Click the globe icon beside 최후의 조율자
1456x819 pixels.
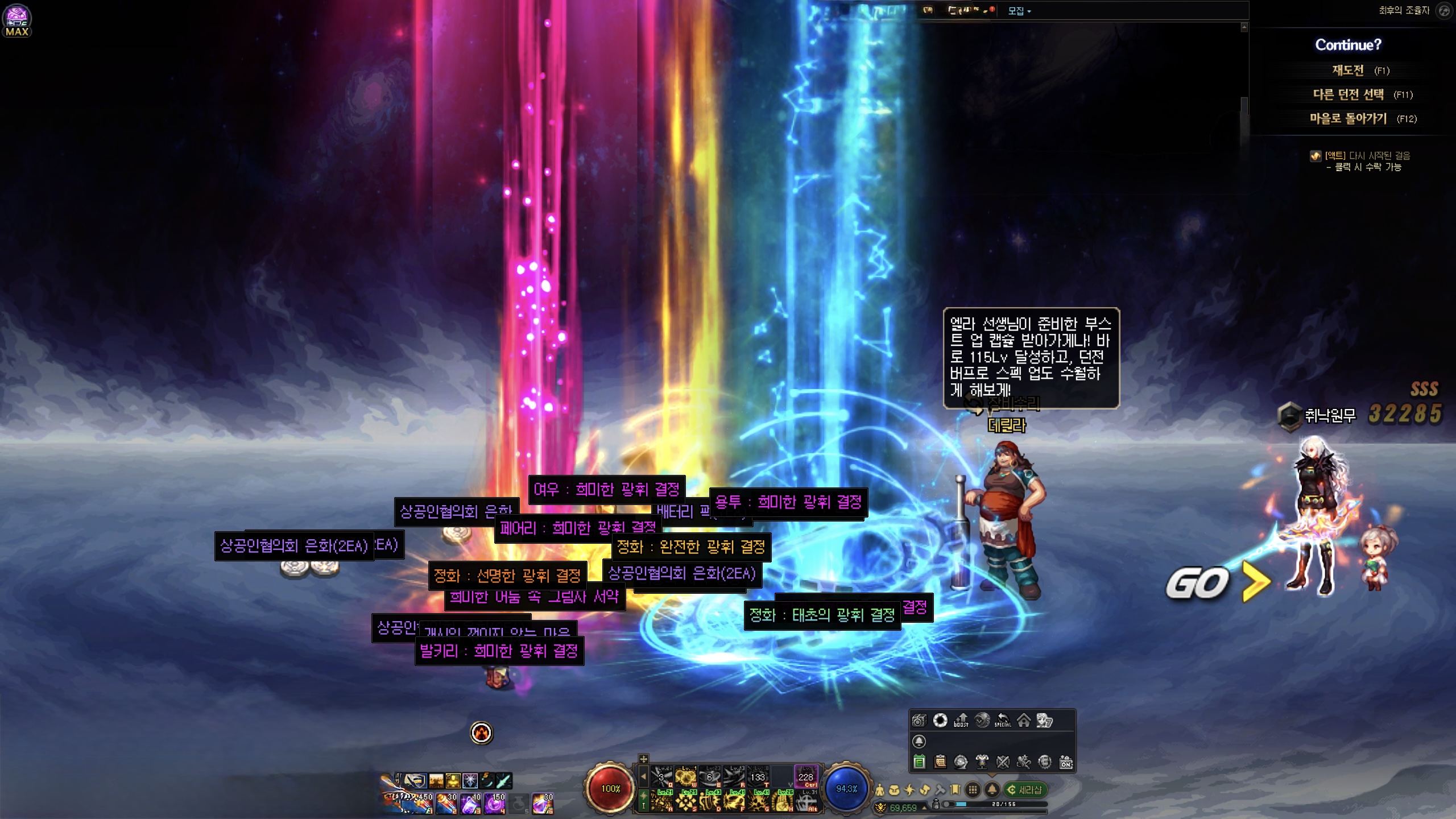(x=1444, y=10)
